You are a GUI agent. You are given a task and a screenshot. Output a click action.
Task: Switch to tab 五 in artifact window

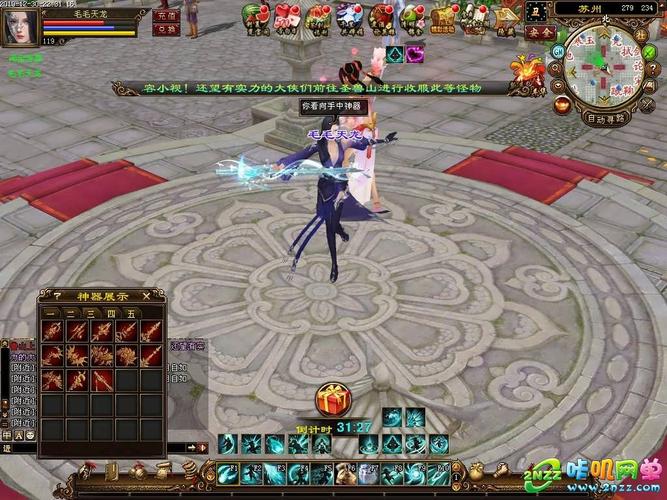tap(129, 312)
